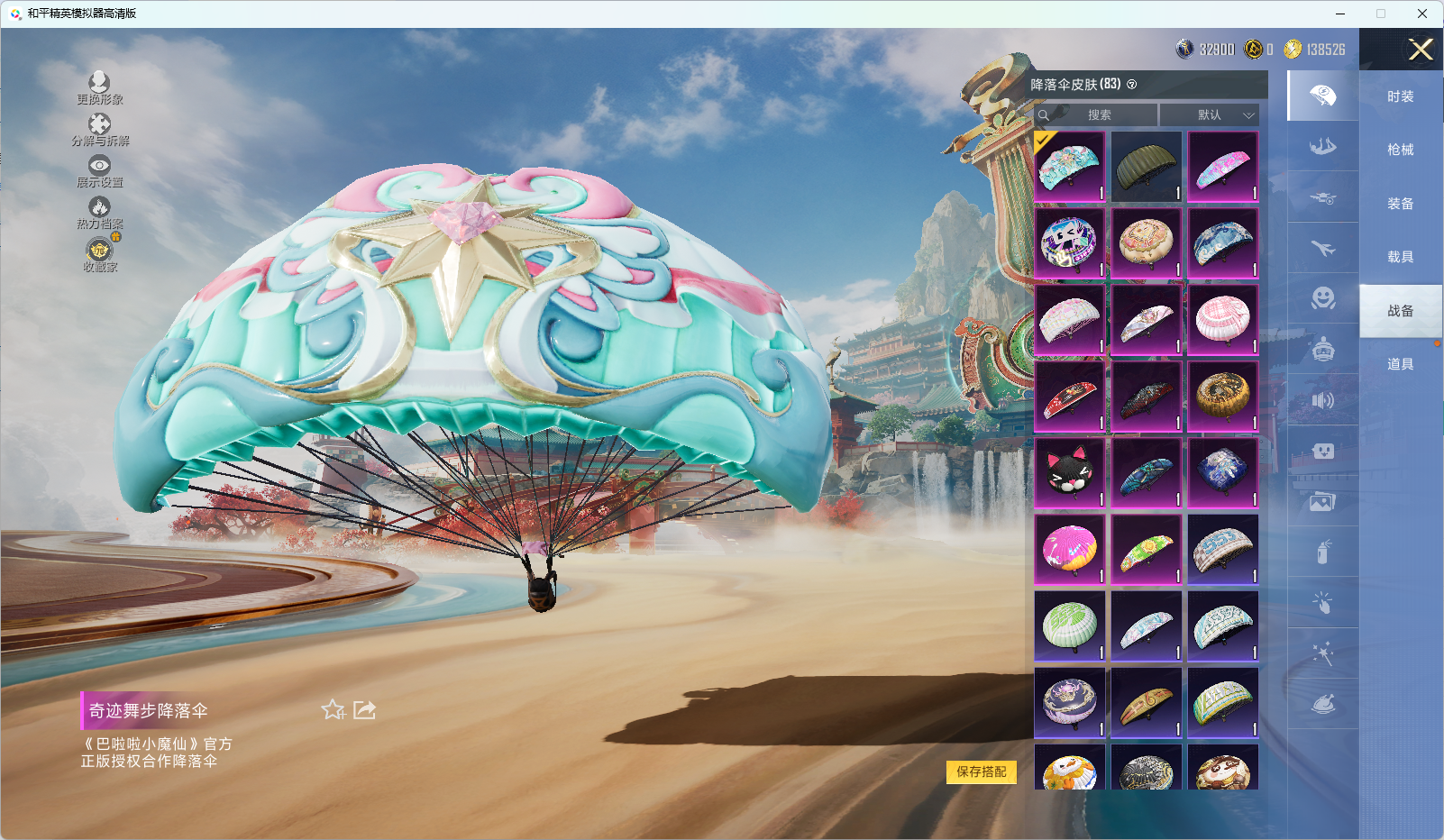
Task: Close the wardrobe with the X button
Action: [x=1421, y=50]
